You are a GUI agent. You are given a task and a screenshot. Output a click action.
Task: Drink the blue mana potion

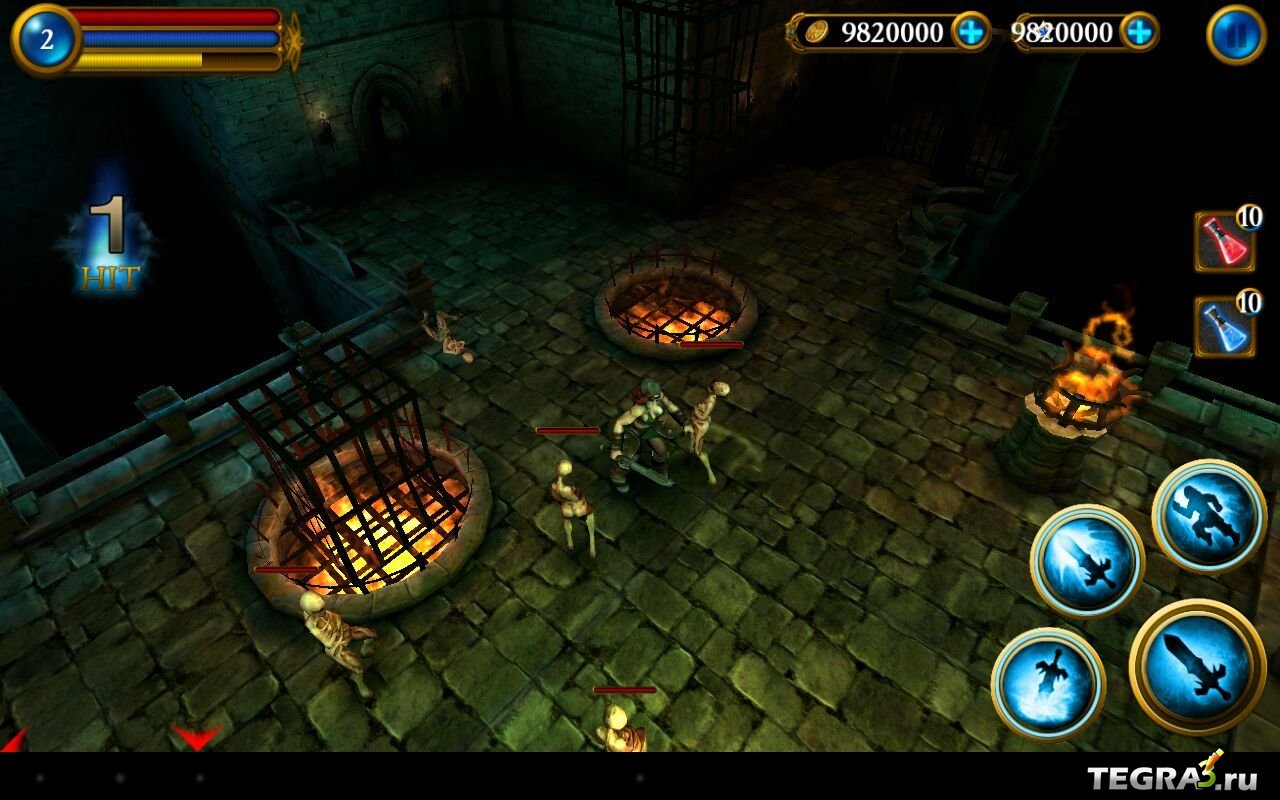pyautogui.click(x=1225, y=327)
